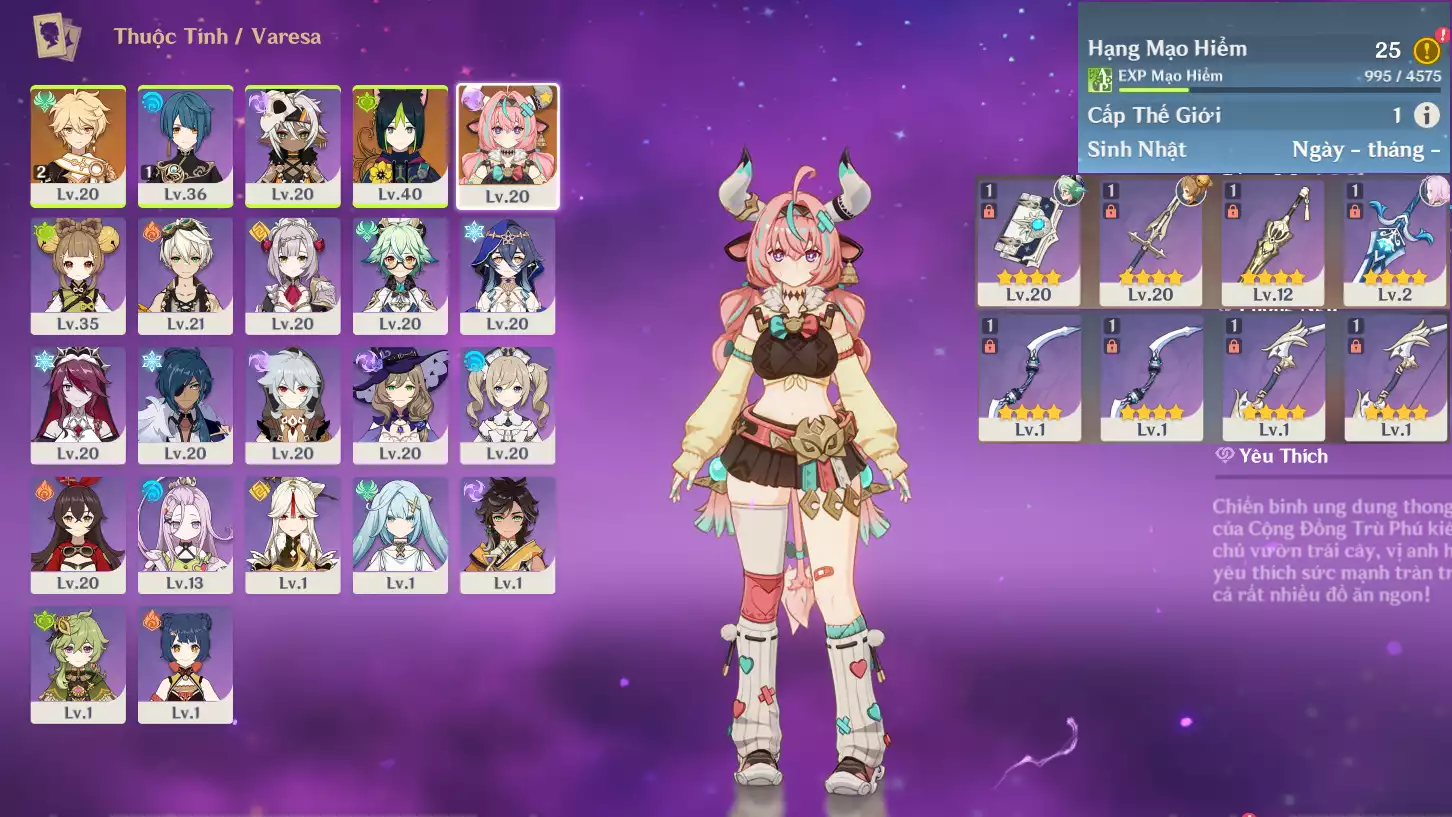
Task: Choose the Lv.36 Xingqiu character card
Action: tap(185, 146)
